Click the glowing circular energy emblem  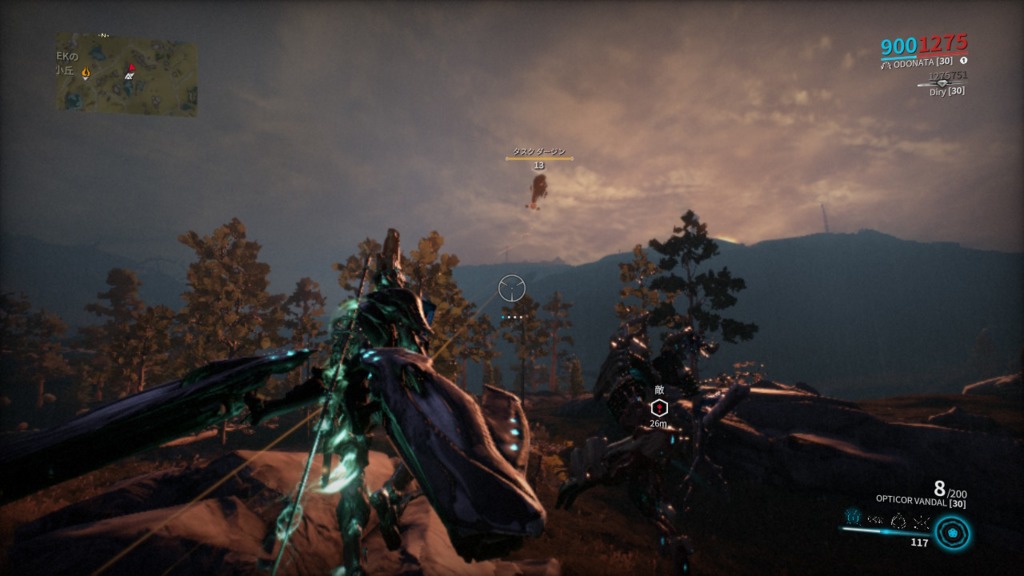tap(953, 533)
